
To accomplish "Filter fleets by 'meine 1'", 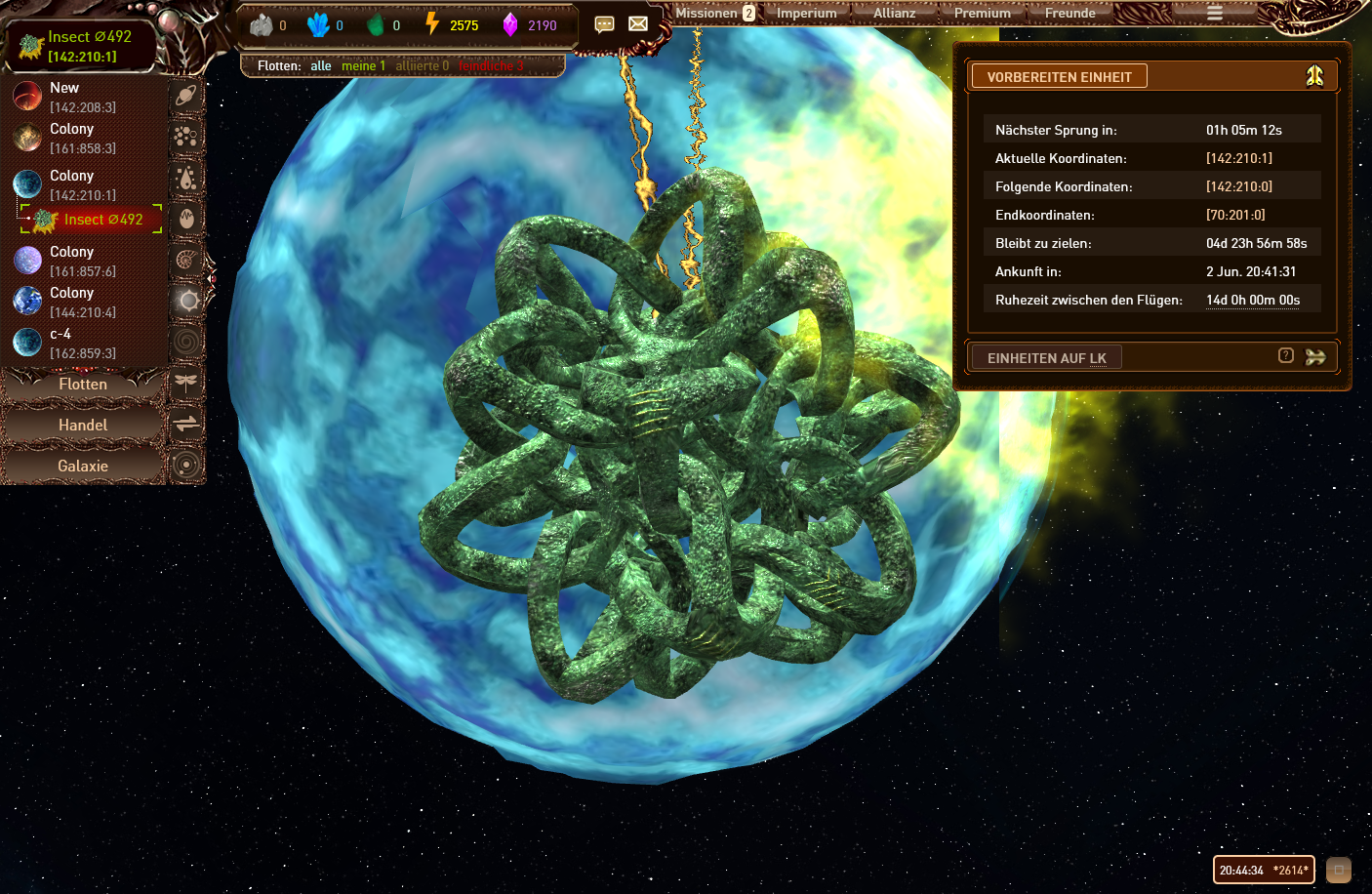I will coord(363,66).
